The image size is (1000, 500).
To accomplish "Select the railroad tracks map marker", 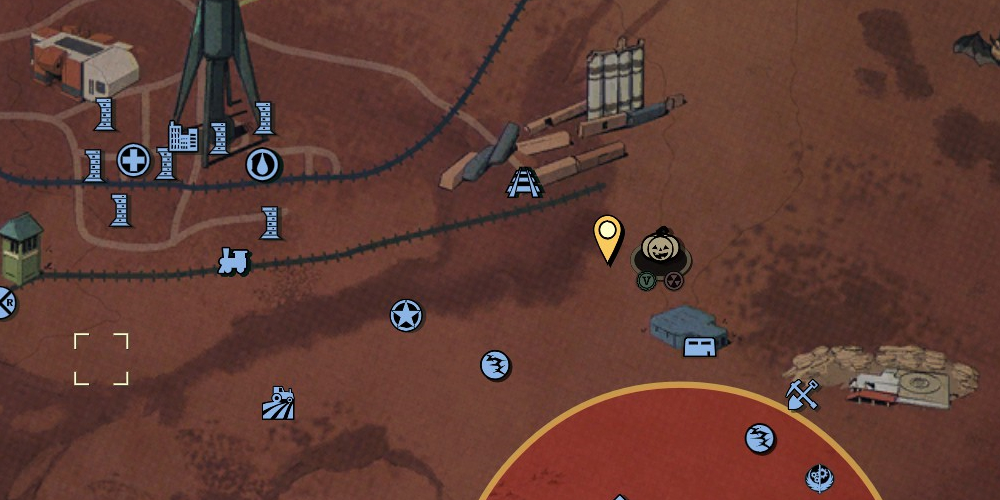I will (x=524, y=182).
